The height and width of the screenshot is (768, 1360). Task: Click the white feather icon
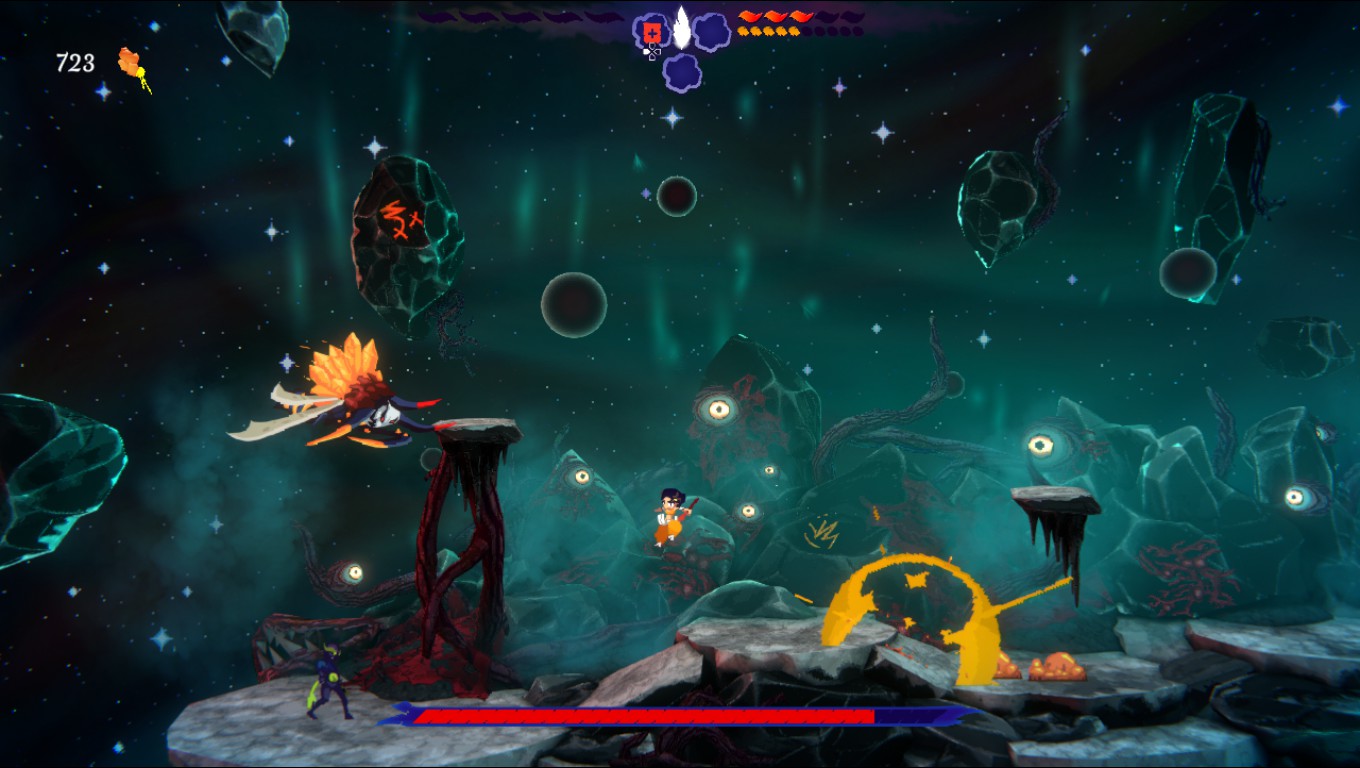point(681,27)
